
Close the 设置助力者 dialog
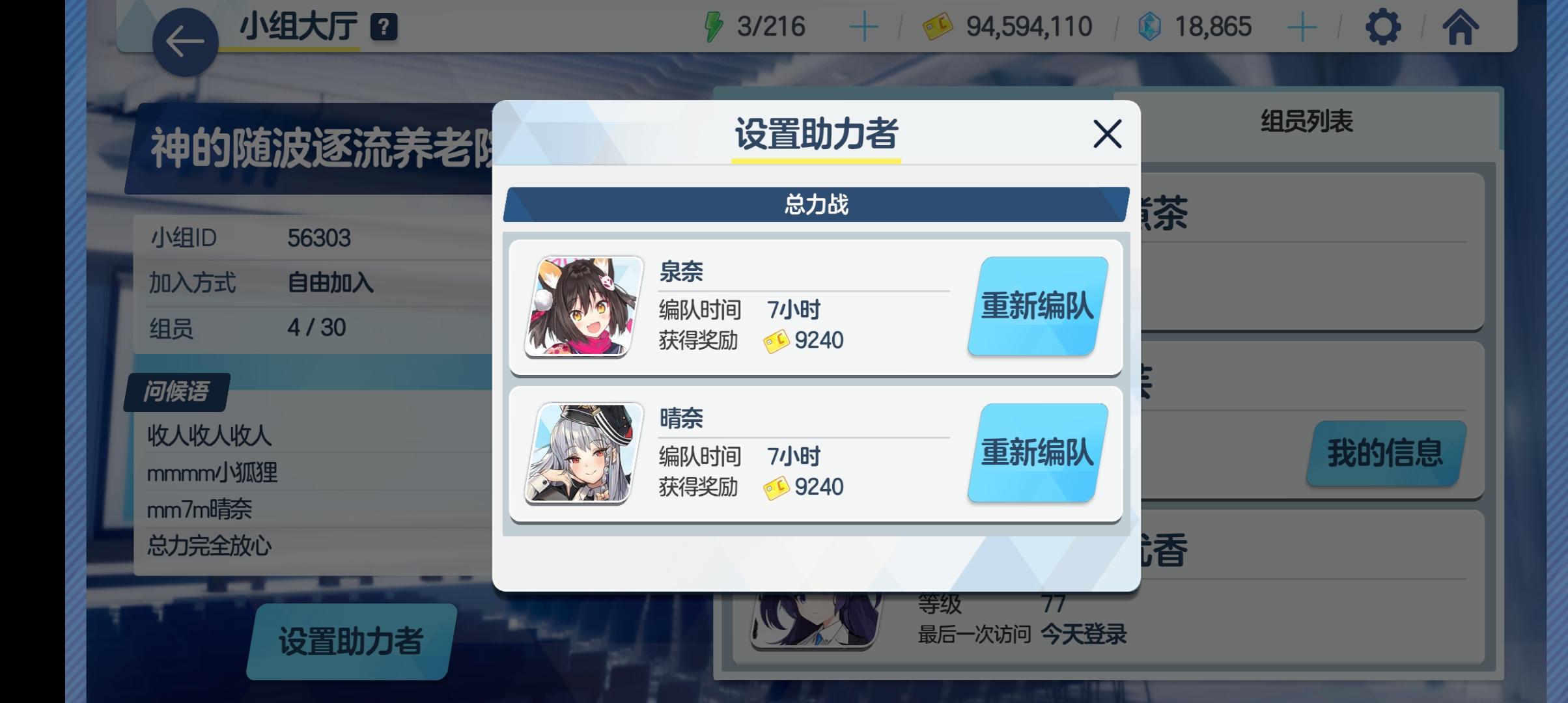pos(1106,135)
